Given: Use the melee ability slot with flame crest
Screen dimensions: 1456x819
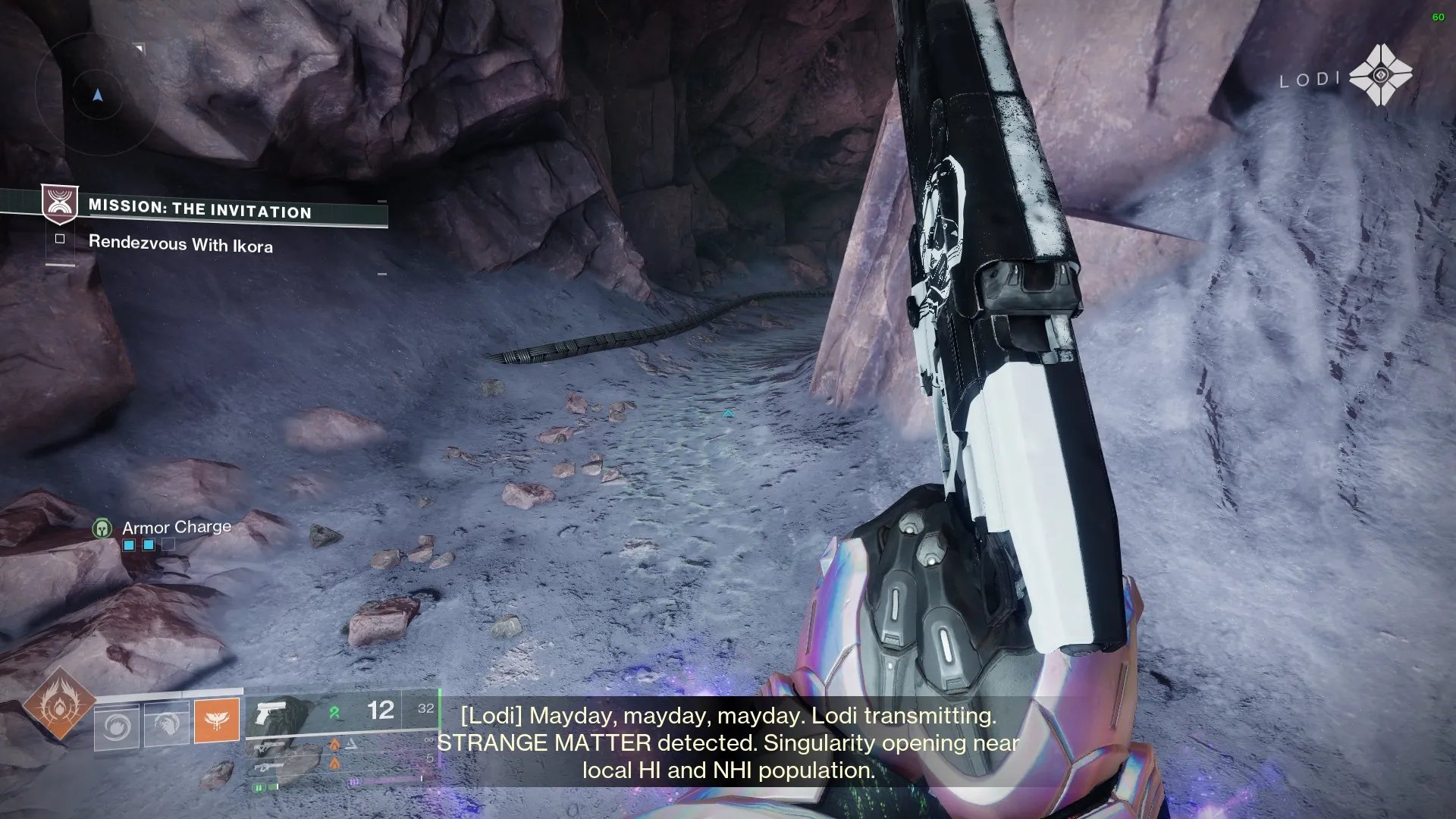Looking at the screenshot, I should click(167, 725).
